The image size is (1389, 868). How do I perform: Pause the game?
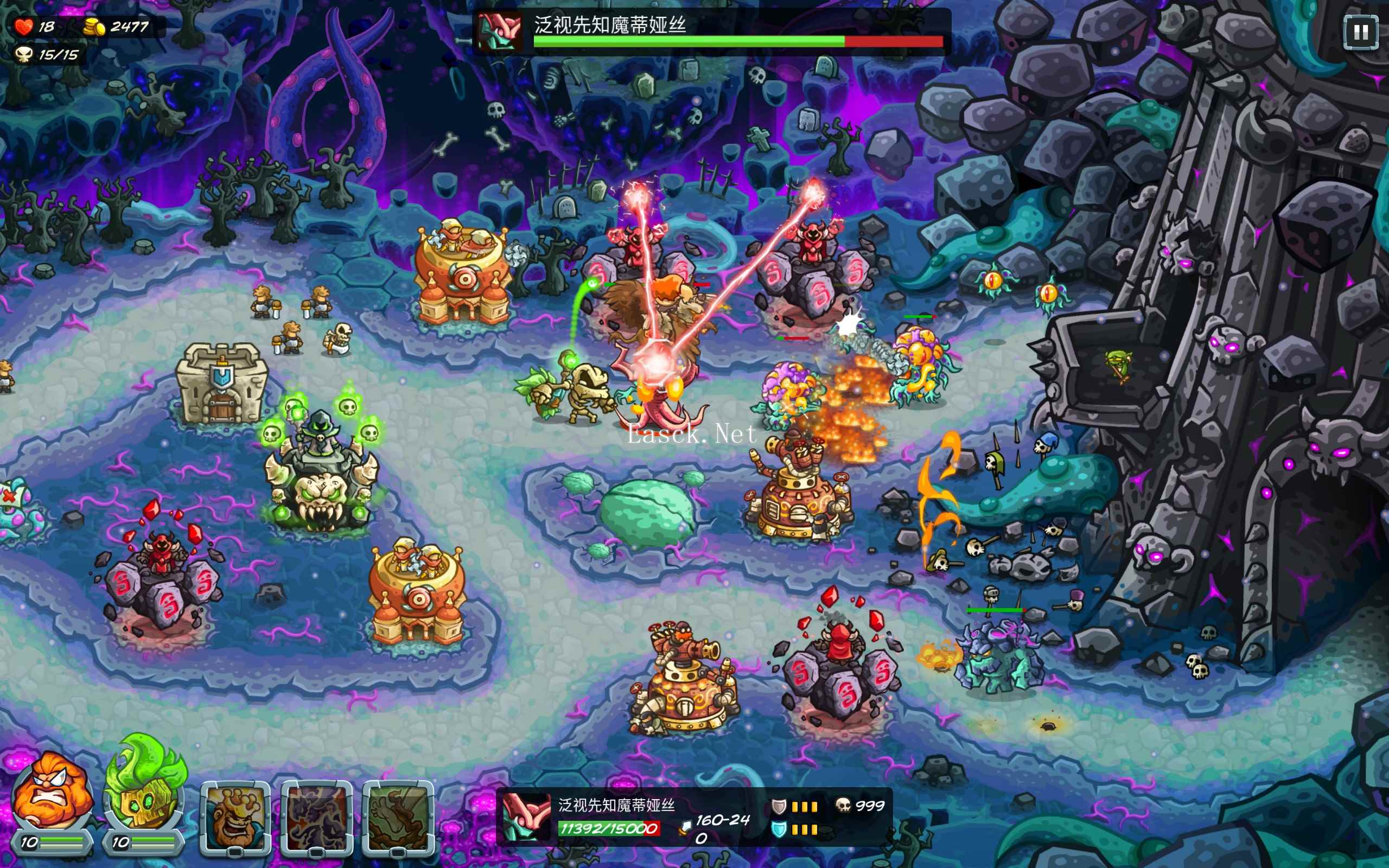pyautogui.click(x=1360, y=32)
